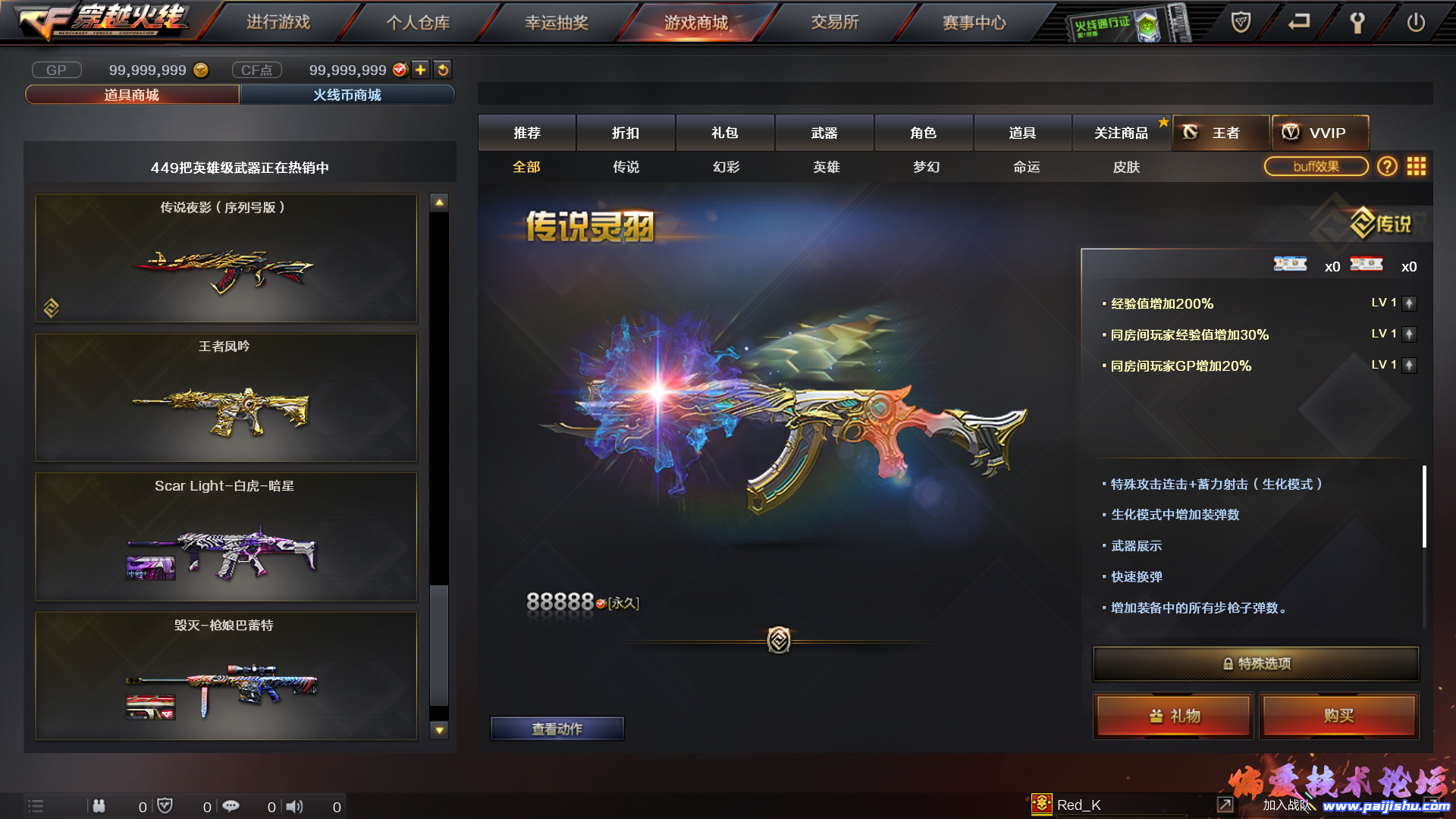Open the 特殊选项 special options
The width and height of the screenshot is (1456, 819).
coord(1255,664)
